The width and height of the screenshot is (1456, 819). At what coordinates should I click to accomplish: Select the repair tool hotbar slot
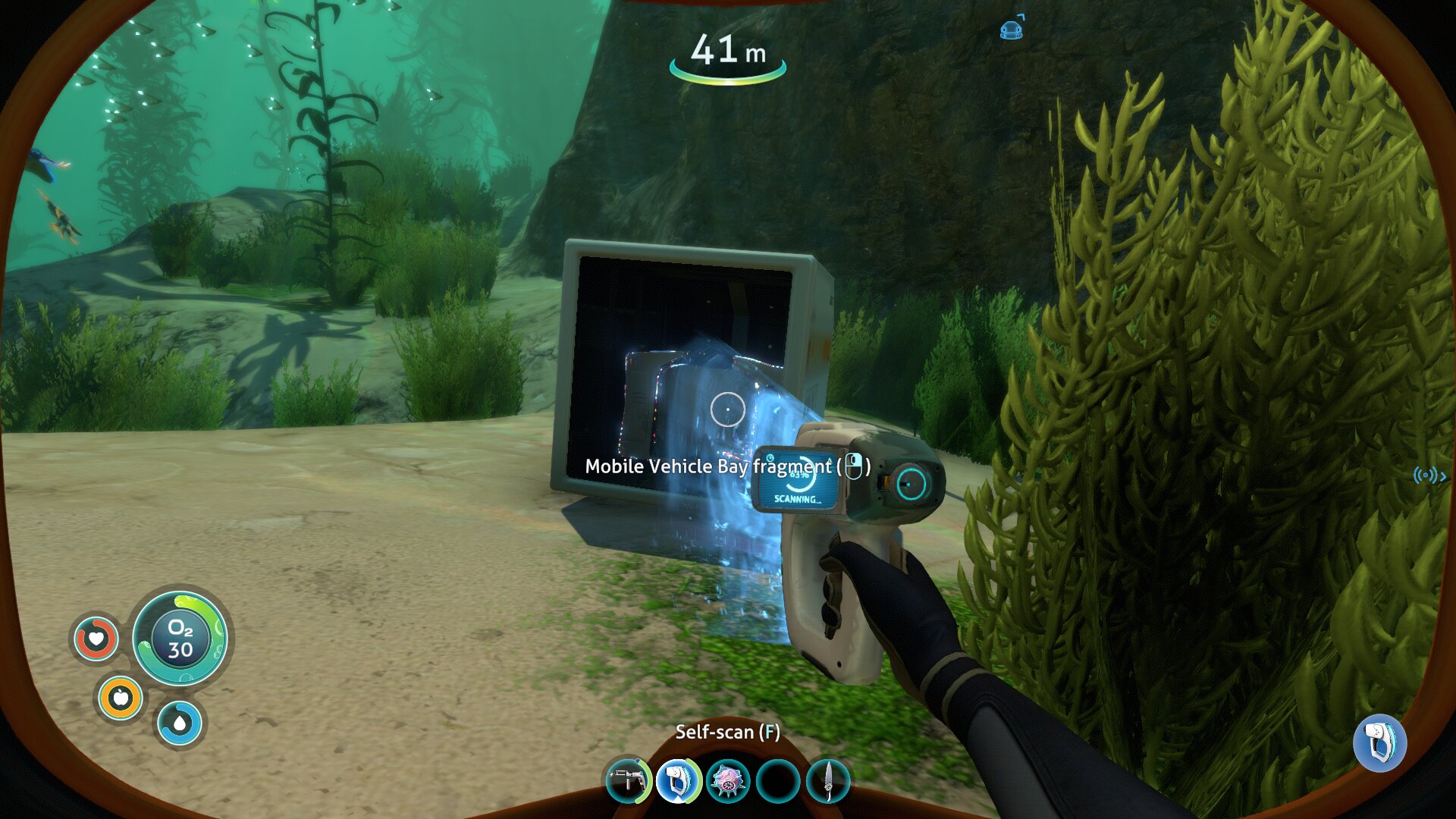coord(628,781)
